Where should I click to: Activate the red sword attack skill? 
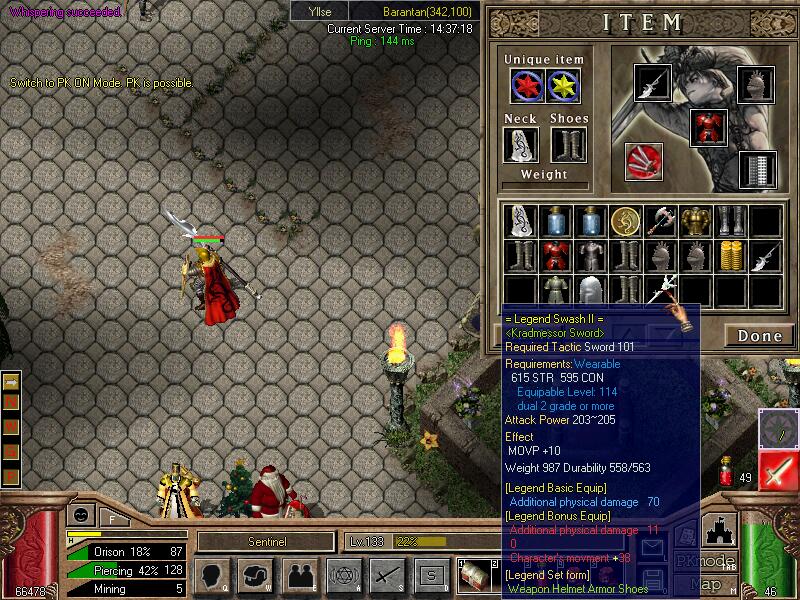tap(778, 472)
